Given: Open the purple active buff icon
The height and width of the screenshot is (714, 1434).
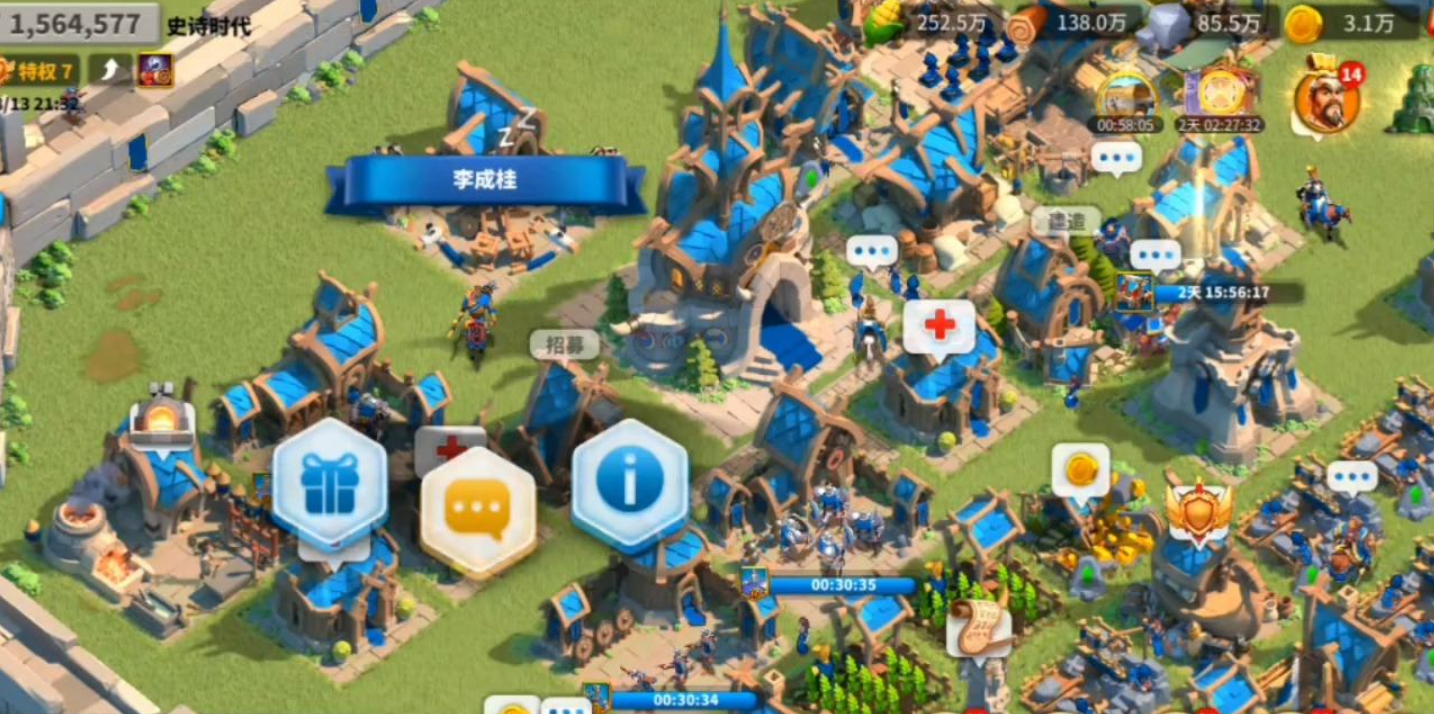Looking at the screenshot, I should tap(155, 70).
